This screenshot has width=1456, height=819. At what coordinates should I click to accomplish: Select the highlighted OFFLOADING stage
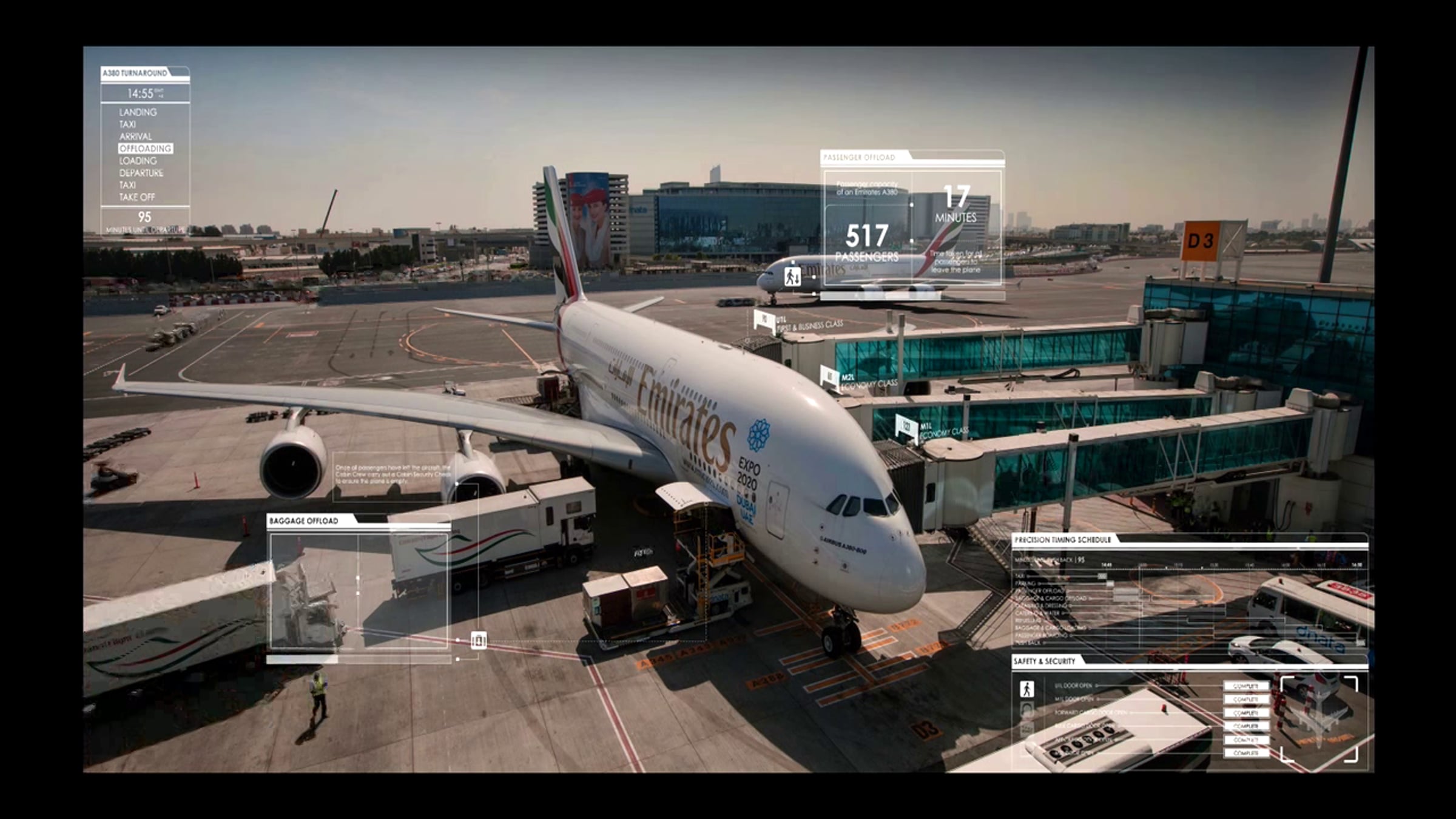coord(146,149)
